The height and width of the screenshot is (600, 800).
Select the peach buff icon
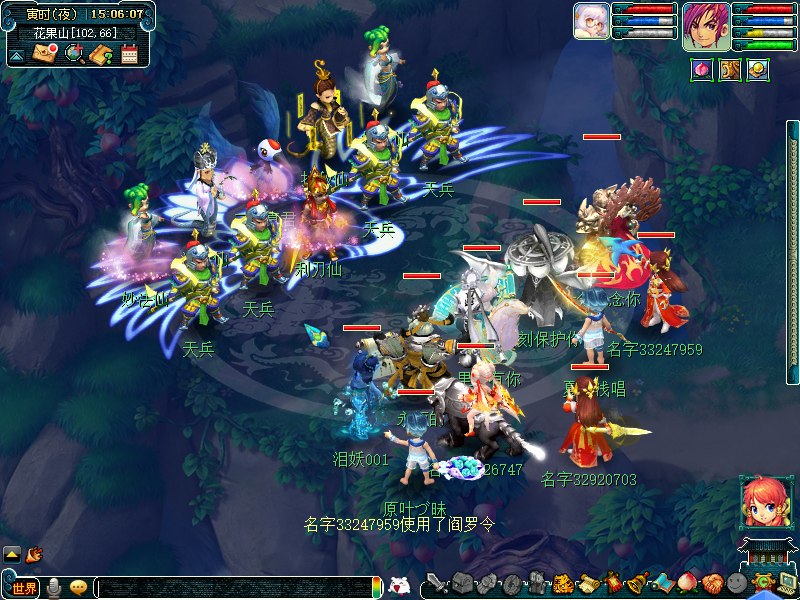(702, 70)
